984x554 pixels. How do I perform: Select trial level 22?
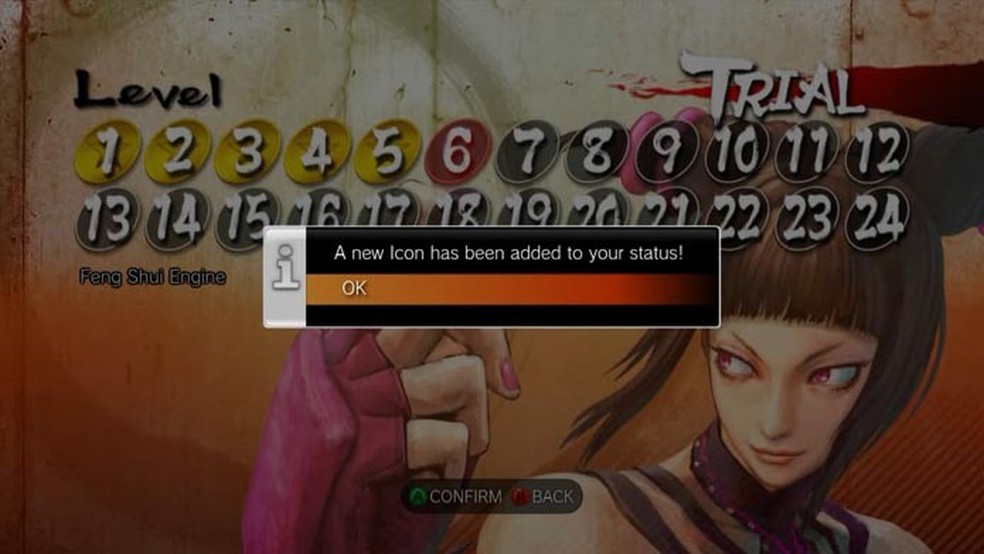(737, 217)
